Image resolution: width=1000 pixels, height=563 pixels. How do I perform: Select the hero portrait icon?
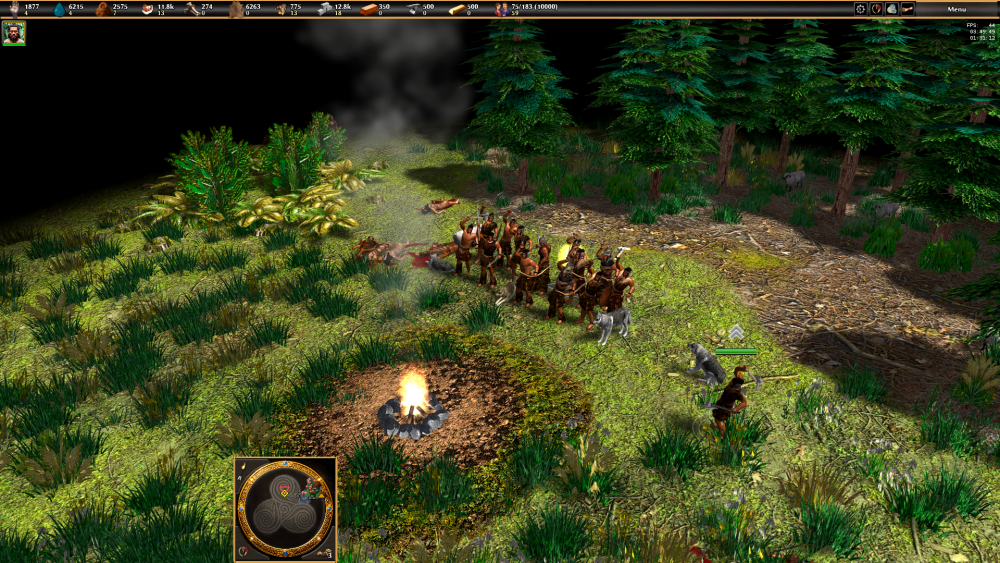14,33
